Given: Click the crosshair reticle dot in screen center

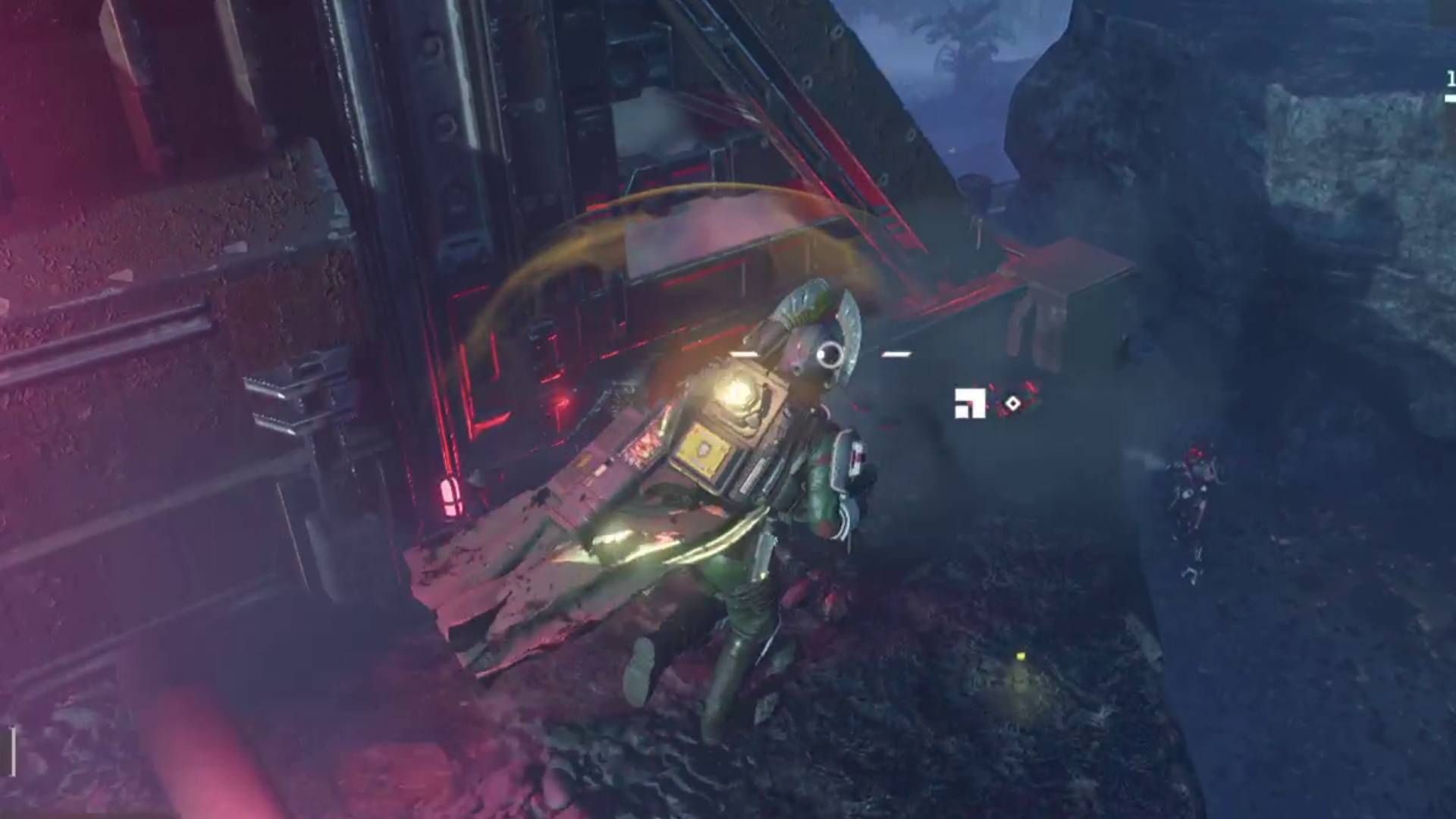Looking at the screenshot, I should 819,353.
